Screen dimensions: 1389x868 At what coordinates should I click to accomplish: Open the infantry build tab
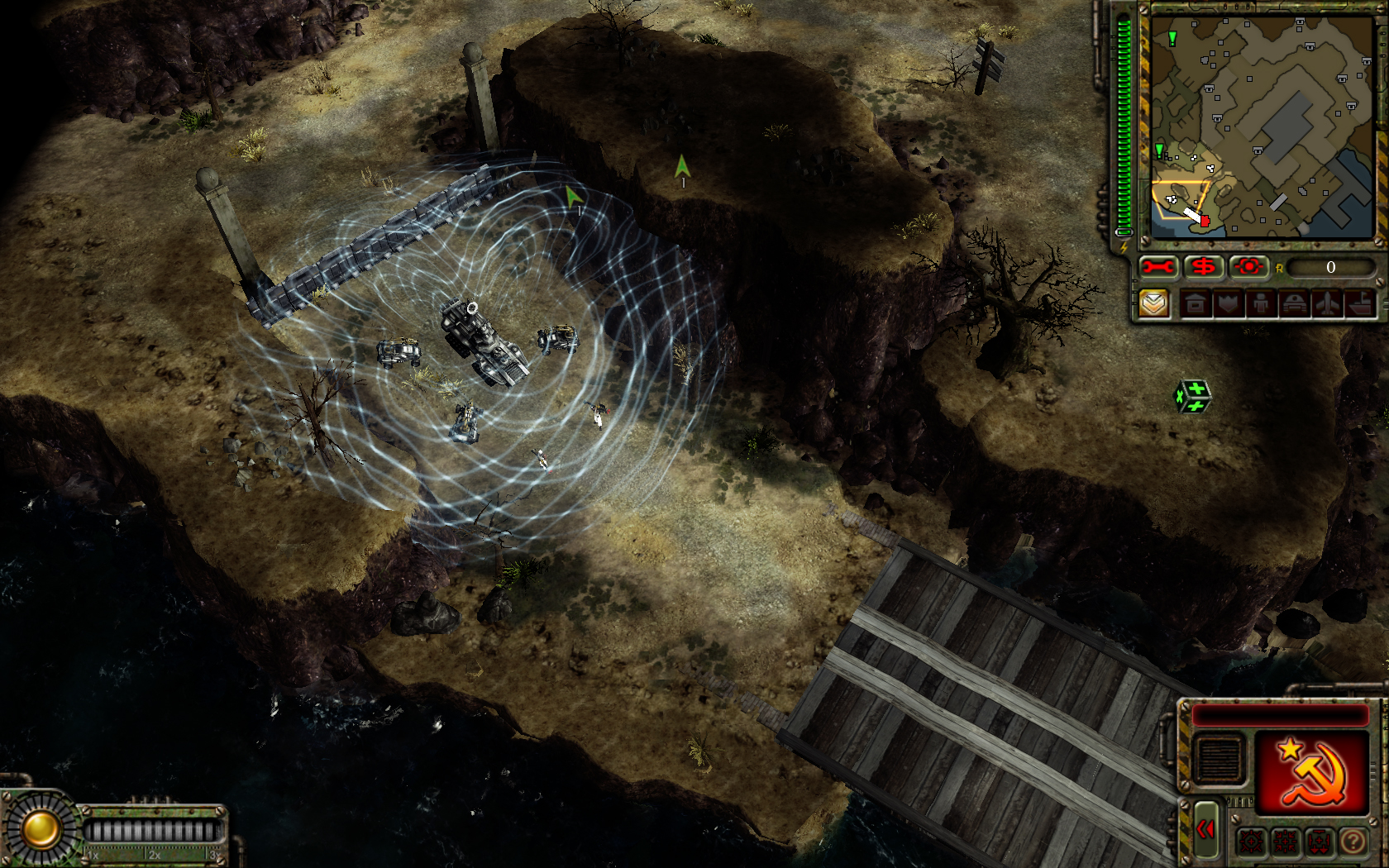[x=1261, y=304]
